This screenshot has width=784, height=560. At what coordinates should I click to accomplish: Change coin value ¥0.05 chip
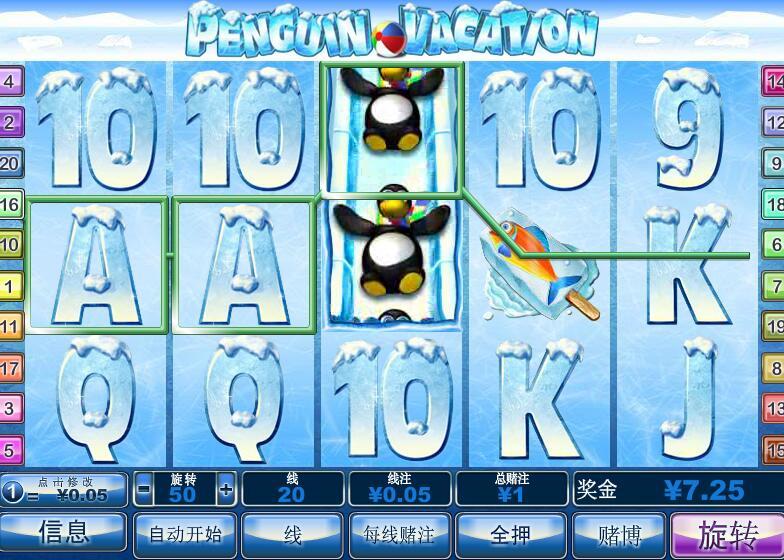pyautogui.click(x=65, y=490)
